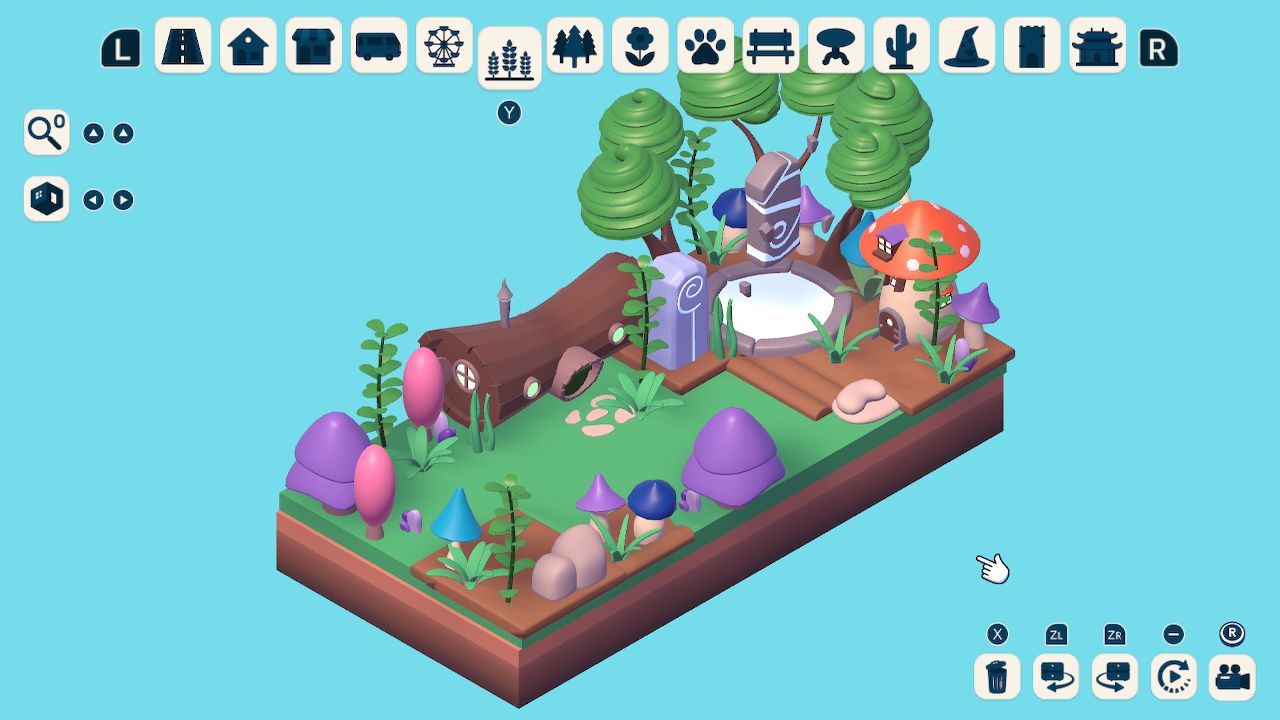The height and width of the screenshot is (720, 1280).
Task: Rotate the piece left using the ZL icon
Action: [1055, 676]
